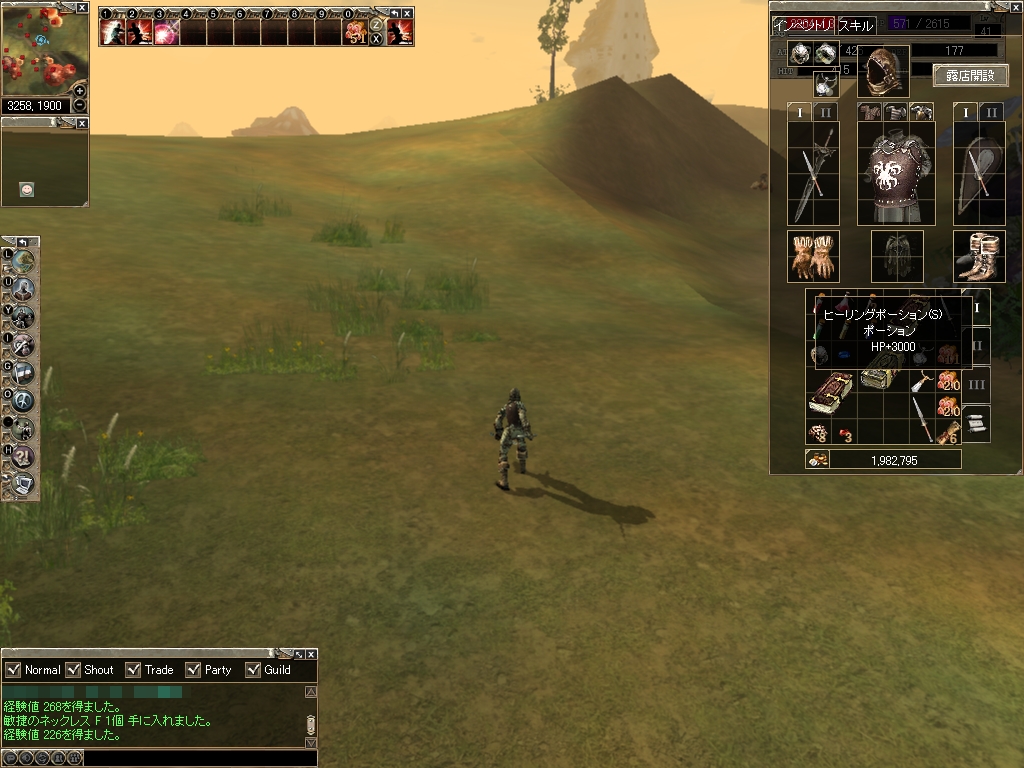1024x768 pixels.
Task: Open inventory bag page III
Action: point(977,384)
